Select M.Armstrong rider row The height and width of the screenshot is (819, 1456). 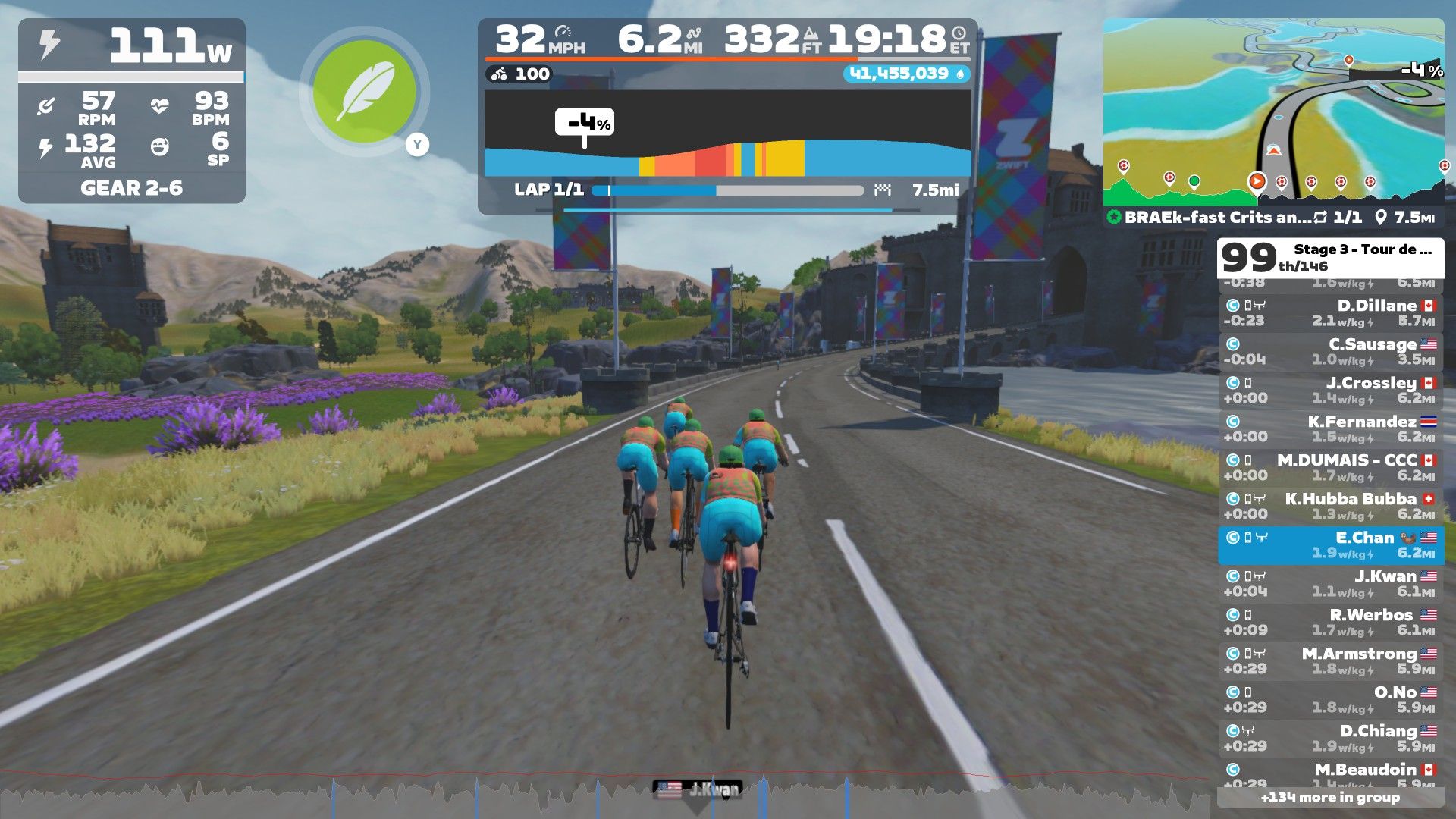tap(1330, 661)
